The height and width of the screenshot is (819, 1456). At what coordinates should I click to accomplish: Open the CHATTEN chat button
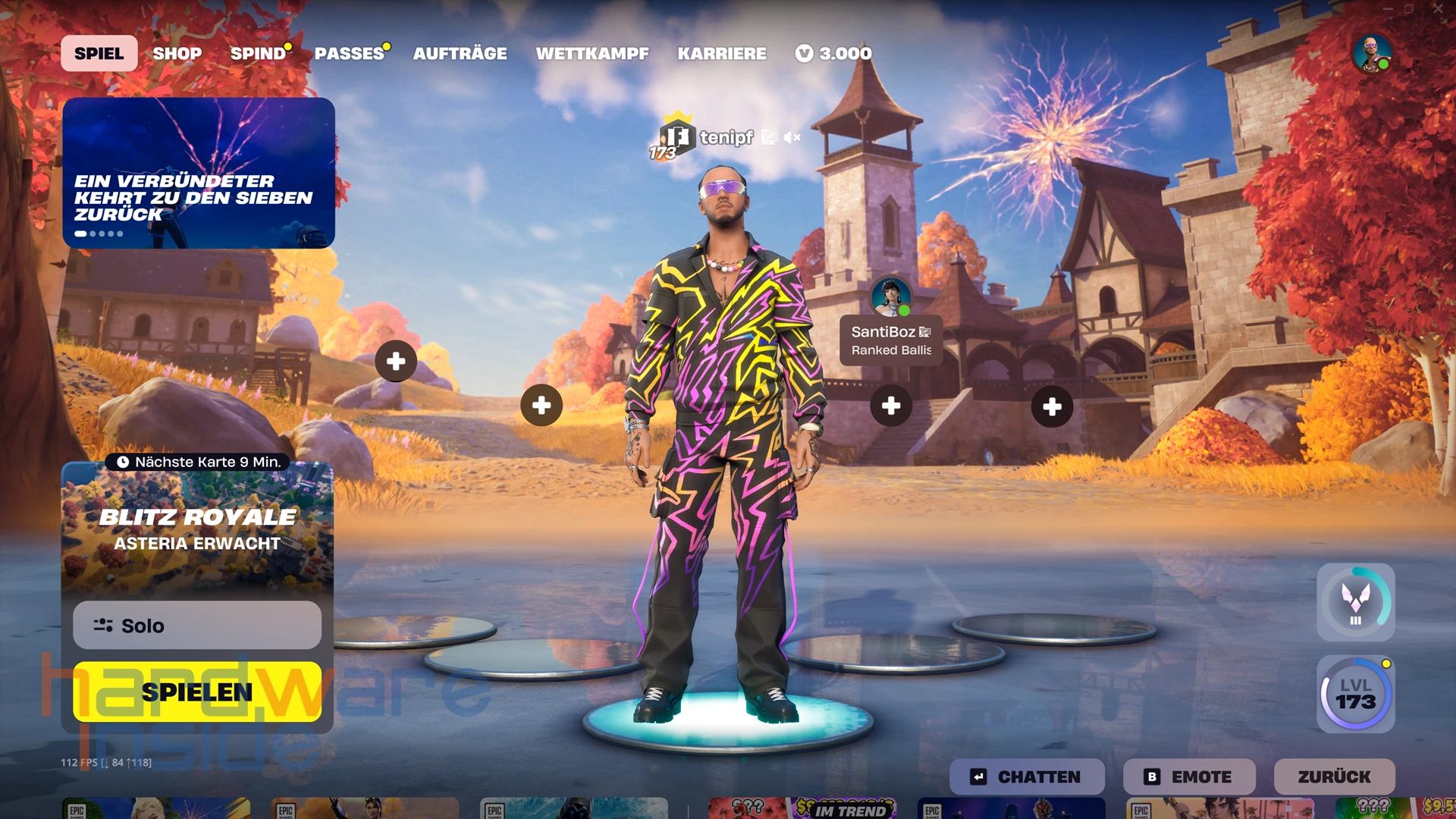[1027, 777]
